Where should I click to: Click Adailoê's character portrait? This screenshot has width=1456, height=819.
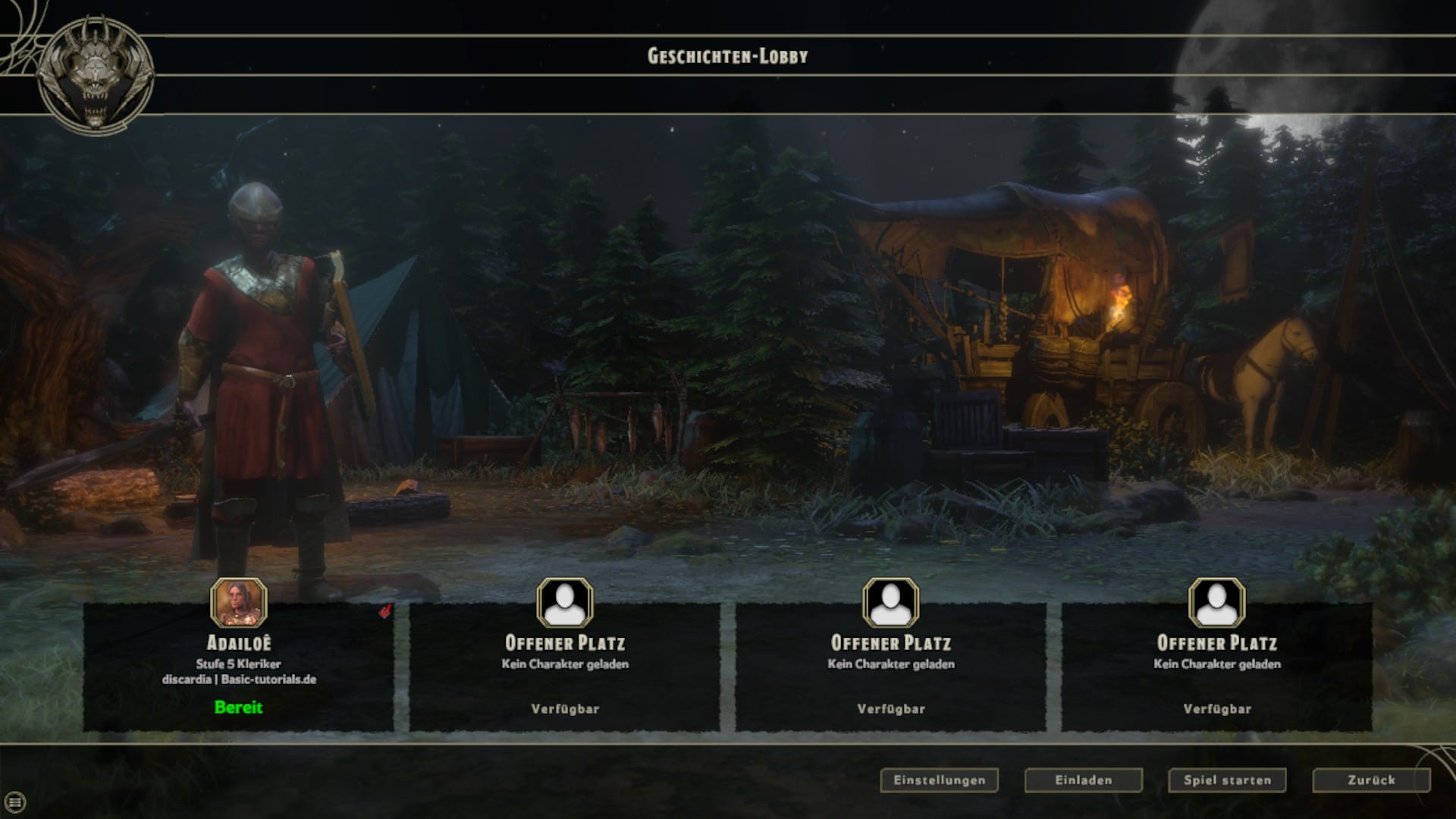point(239,602)
